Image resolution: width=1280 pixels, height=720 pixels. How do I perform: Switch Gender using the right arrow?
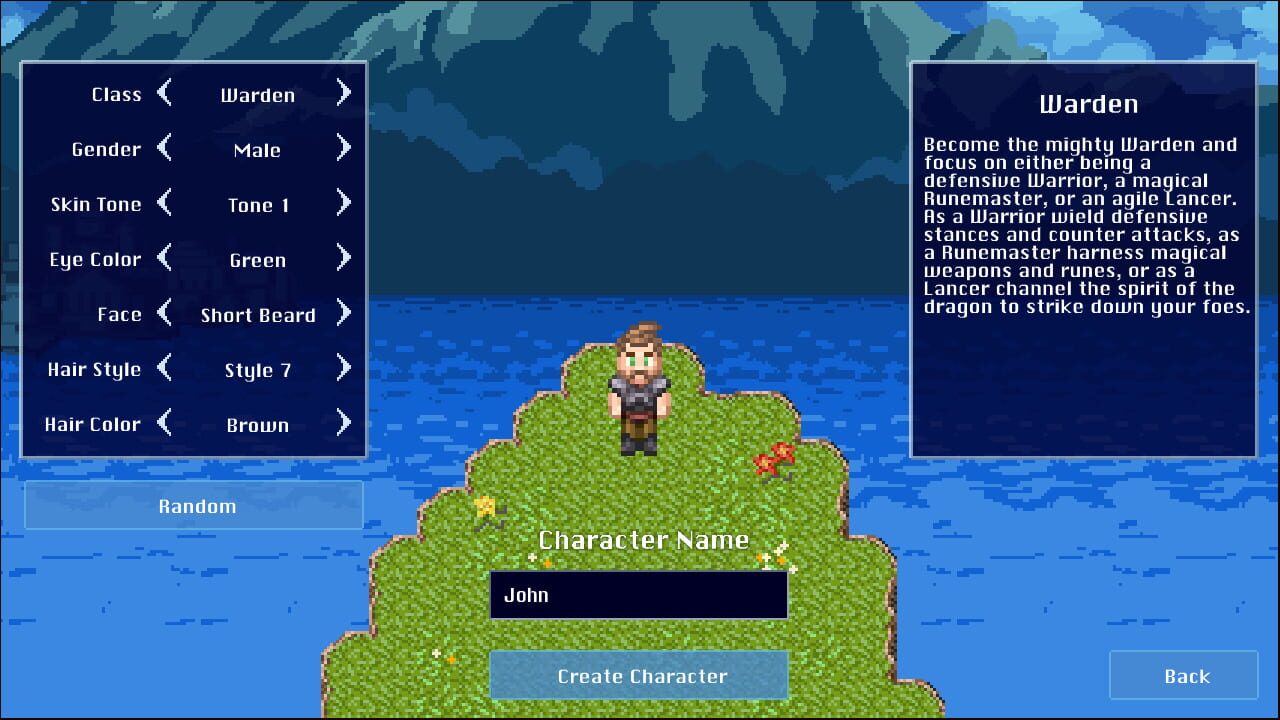(x=343, y=149)
